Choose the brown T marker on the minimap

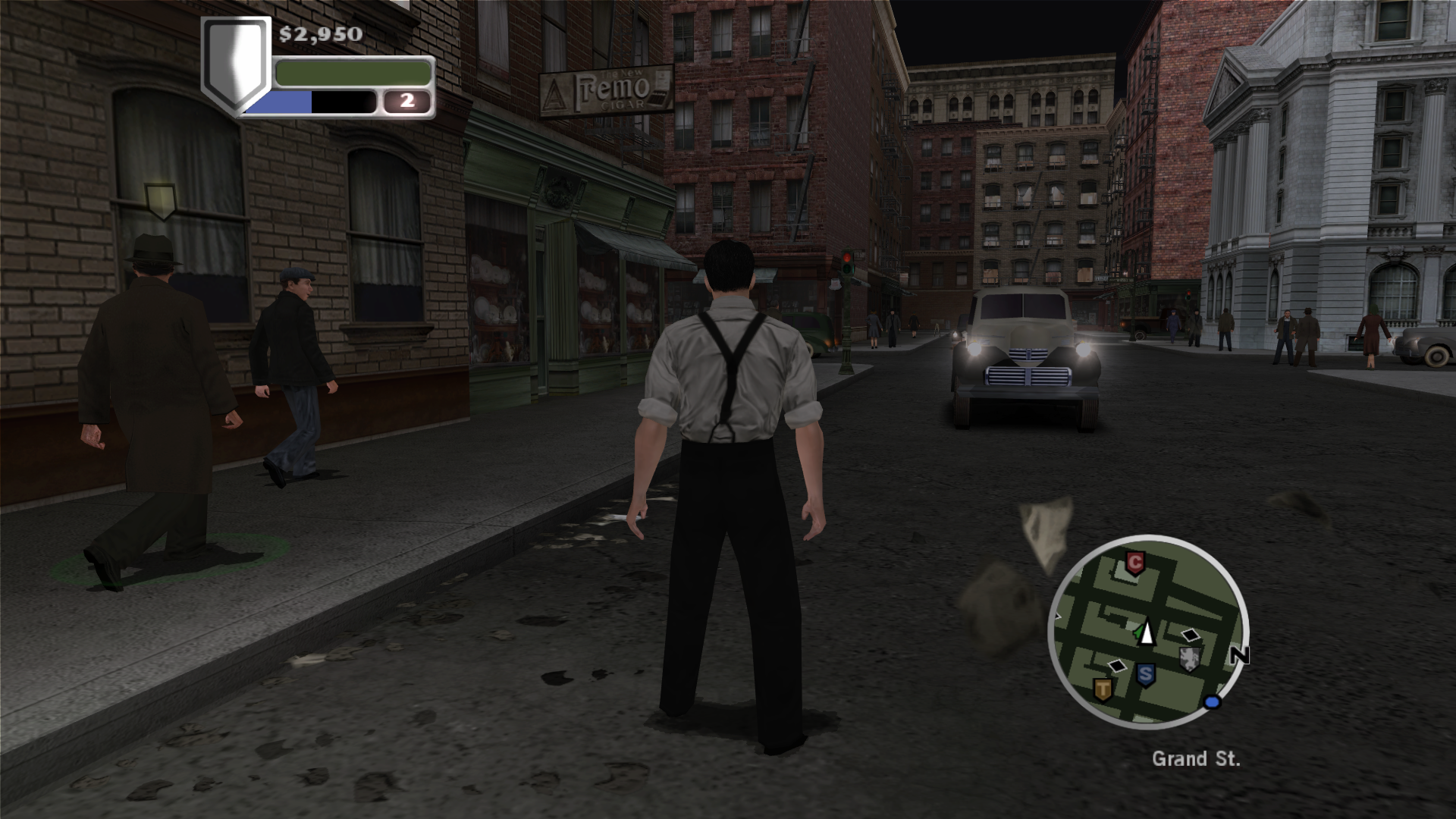[x=1102, y=689]
